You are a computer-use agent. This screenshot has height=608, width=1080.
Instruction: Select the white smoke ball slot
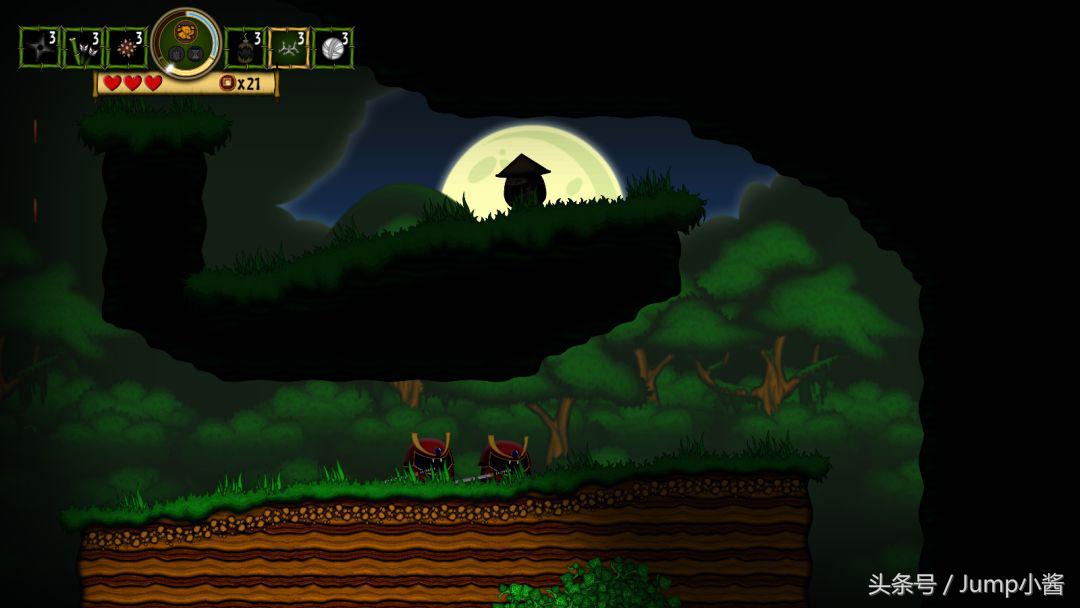pyautogui.click(x=332, y=48)
